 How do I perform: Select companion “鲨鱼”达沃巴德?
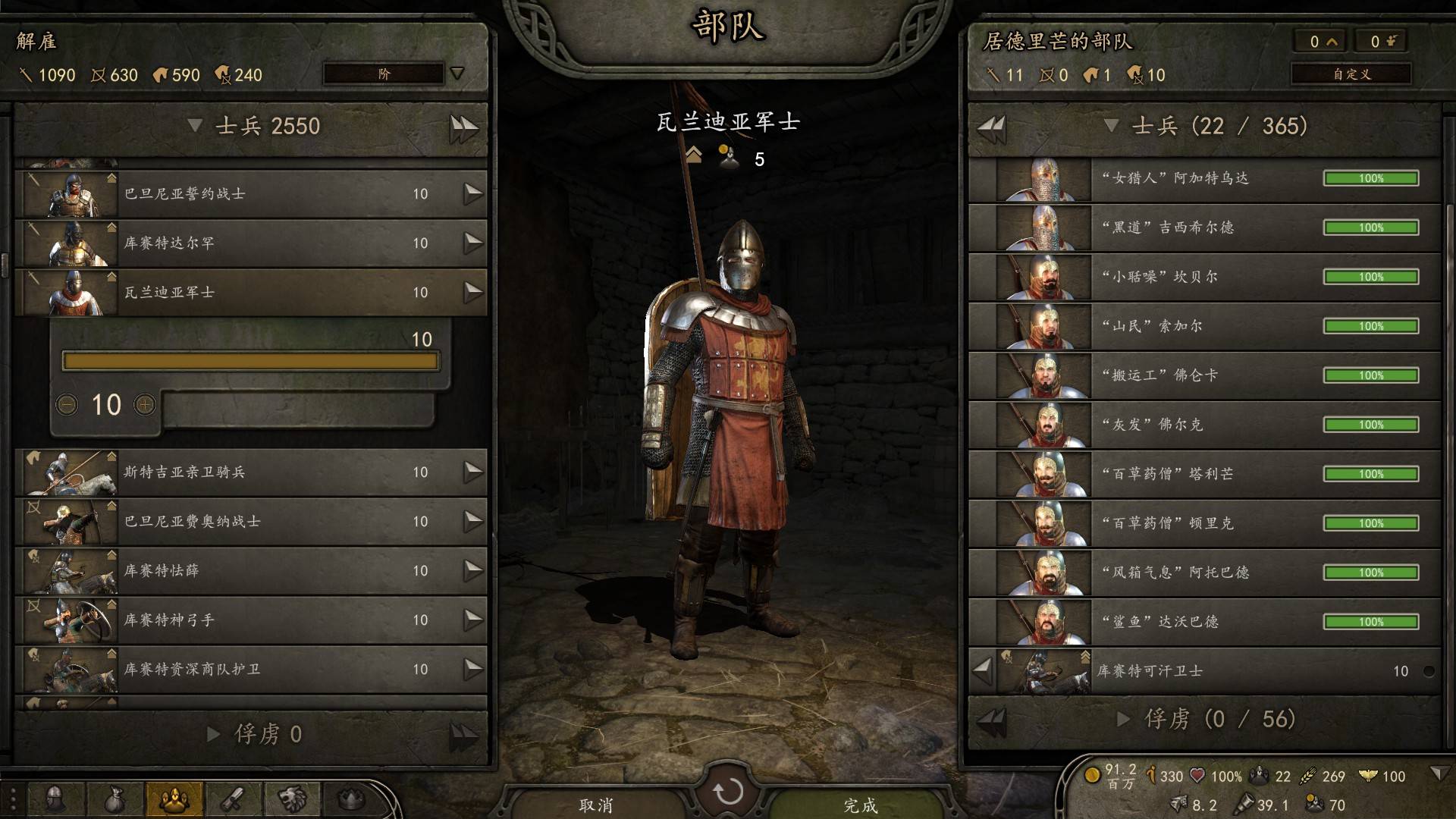1204,622
